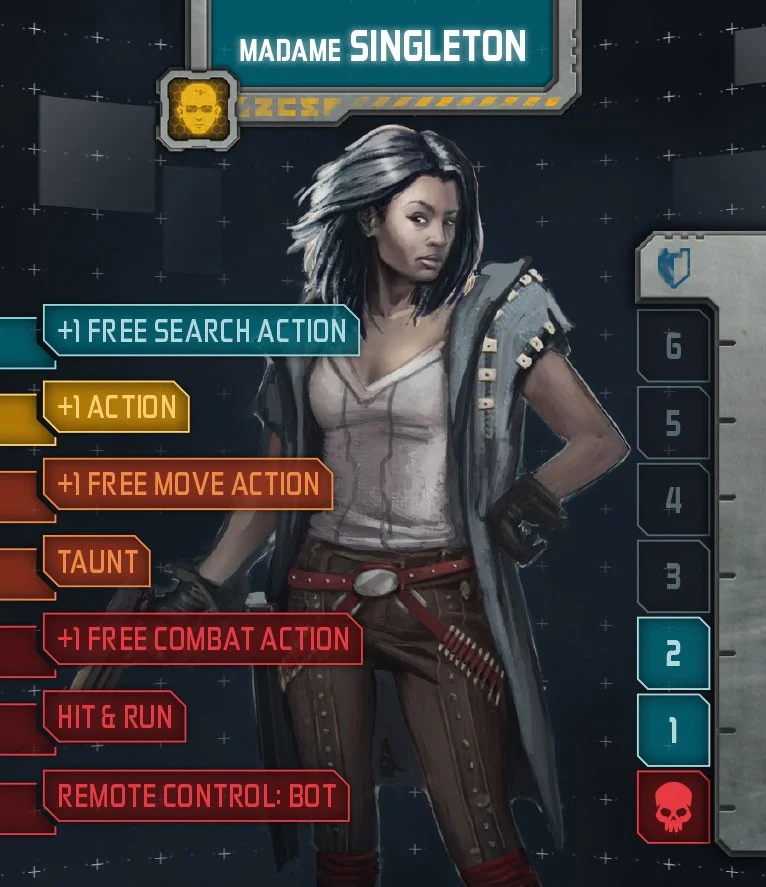This screenshot has height=887, width=766.
Task: Choose the Hit & Run skill
Action: pos(114,717)
